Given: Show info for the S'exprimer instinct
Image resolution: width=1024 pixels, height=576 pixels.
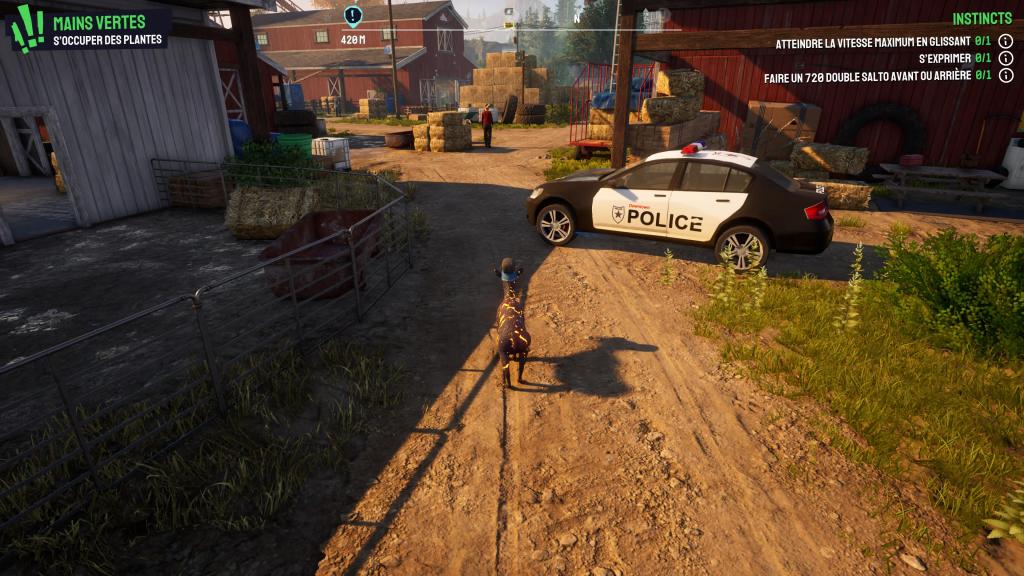Looking at the screenshot, I should pyautogui.click(x=1005, y=58).
